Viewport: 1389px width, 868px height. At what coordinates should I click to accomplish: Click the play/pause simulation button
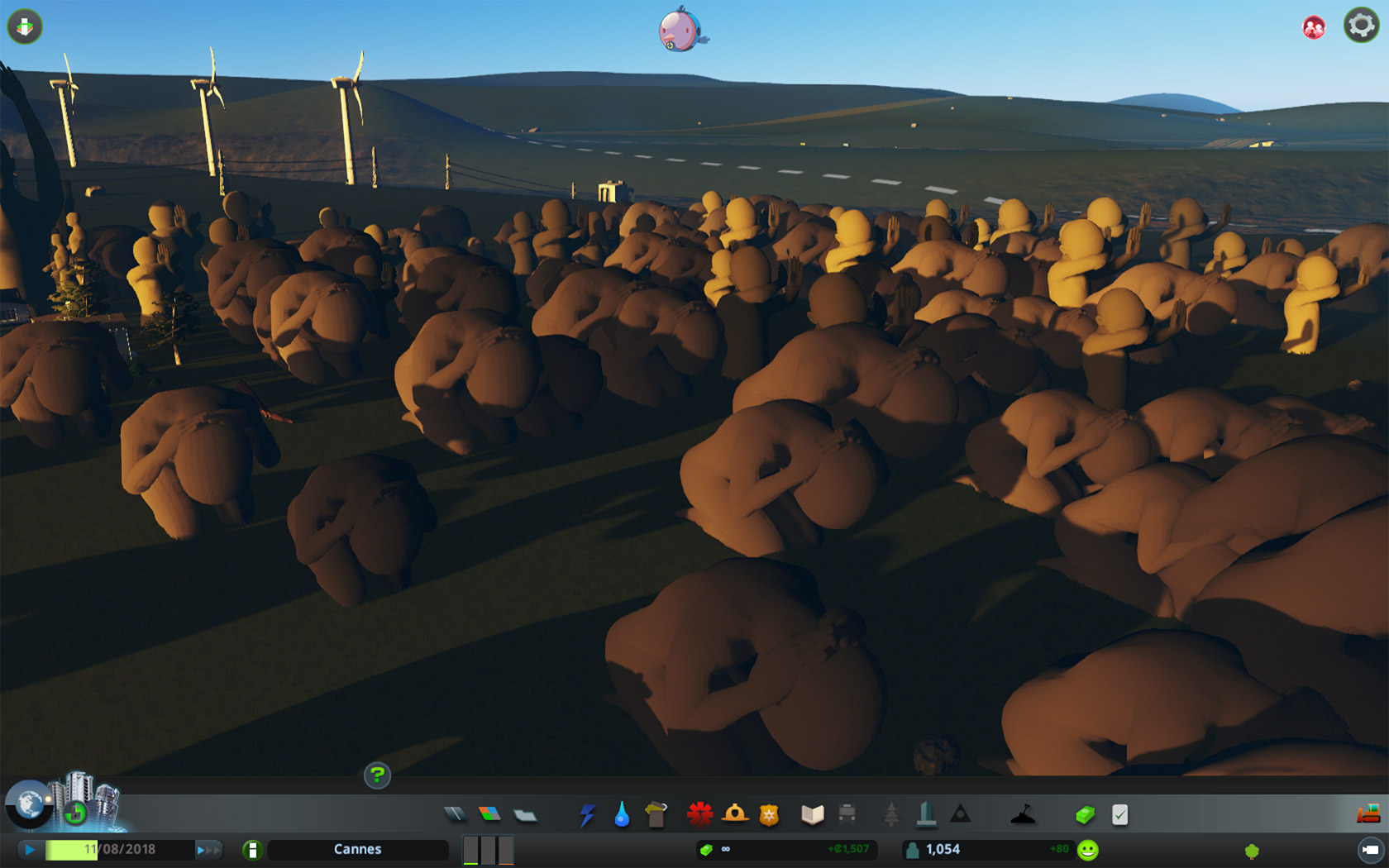click(x=30, y=849)
